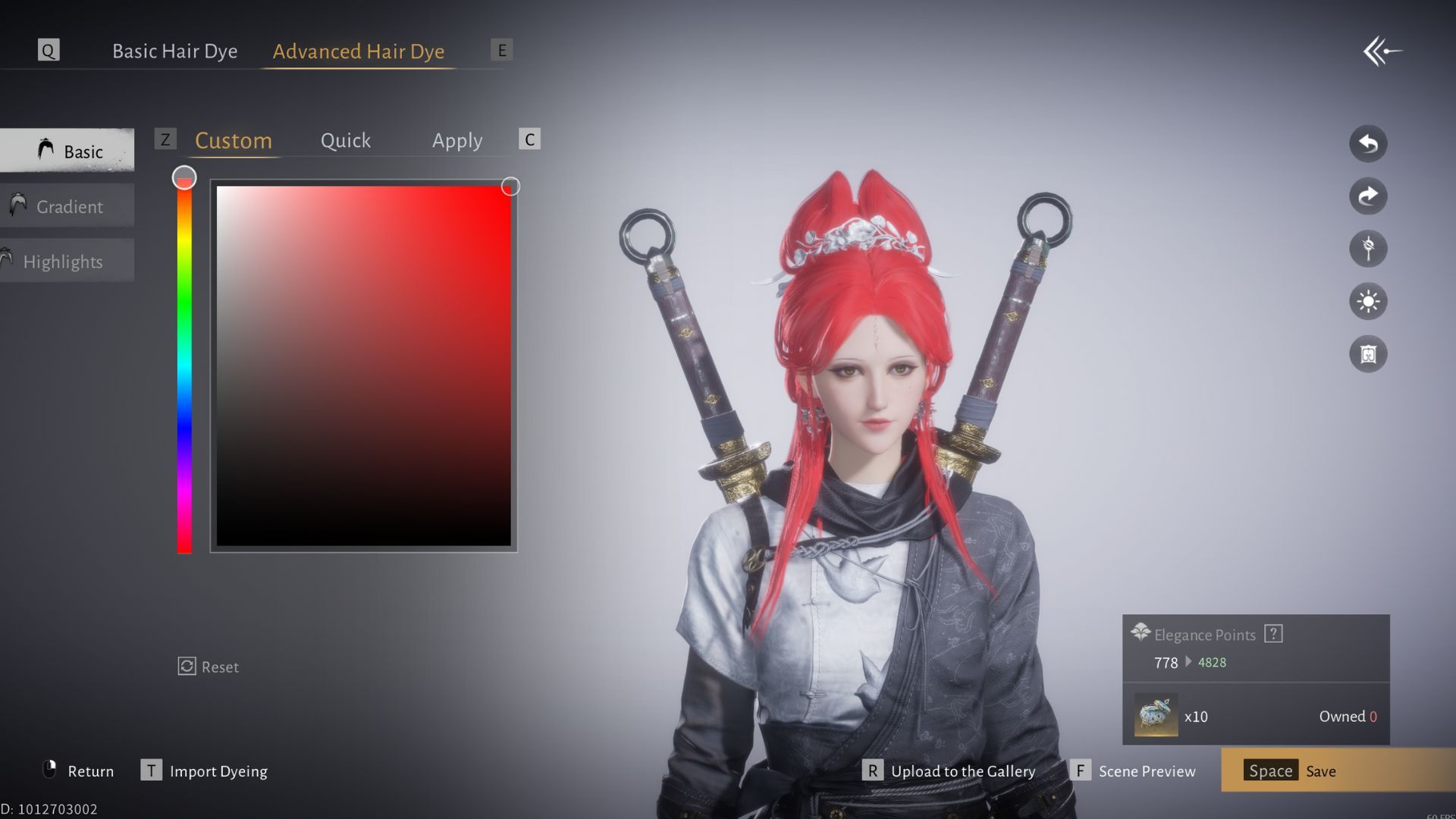
Task: Switch to the Custom color tab
Action: pos(233,140)
